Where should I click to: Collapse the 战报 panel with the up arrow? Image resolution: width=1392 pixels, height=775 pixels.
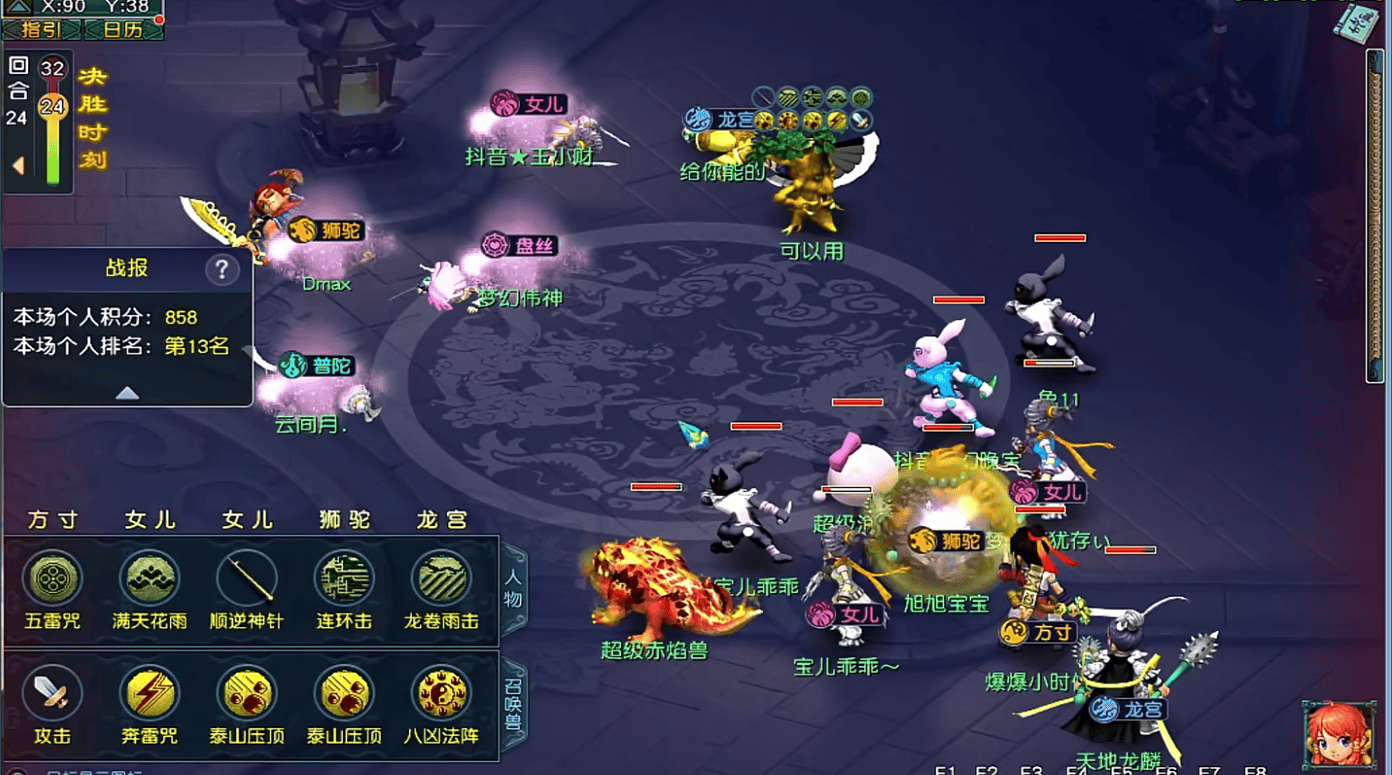pyautogui.click(x=127, y=393)
